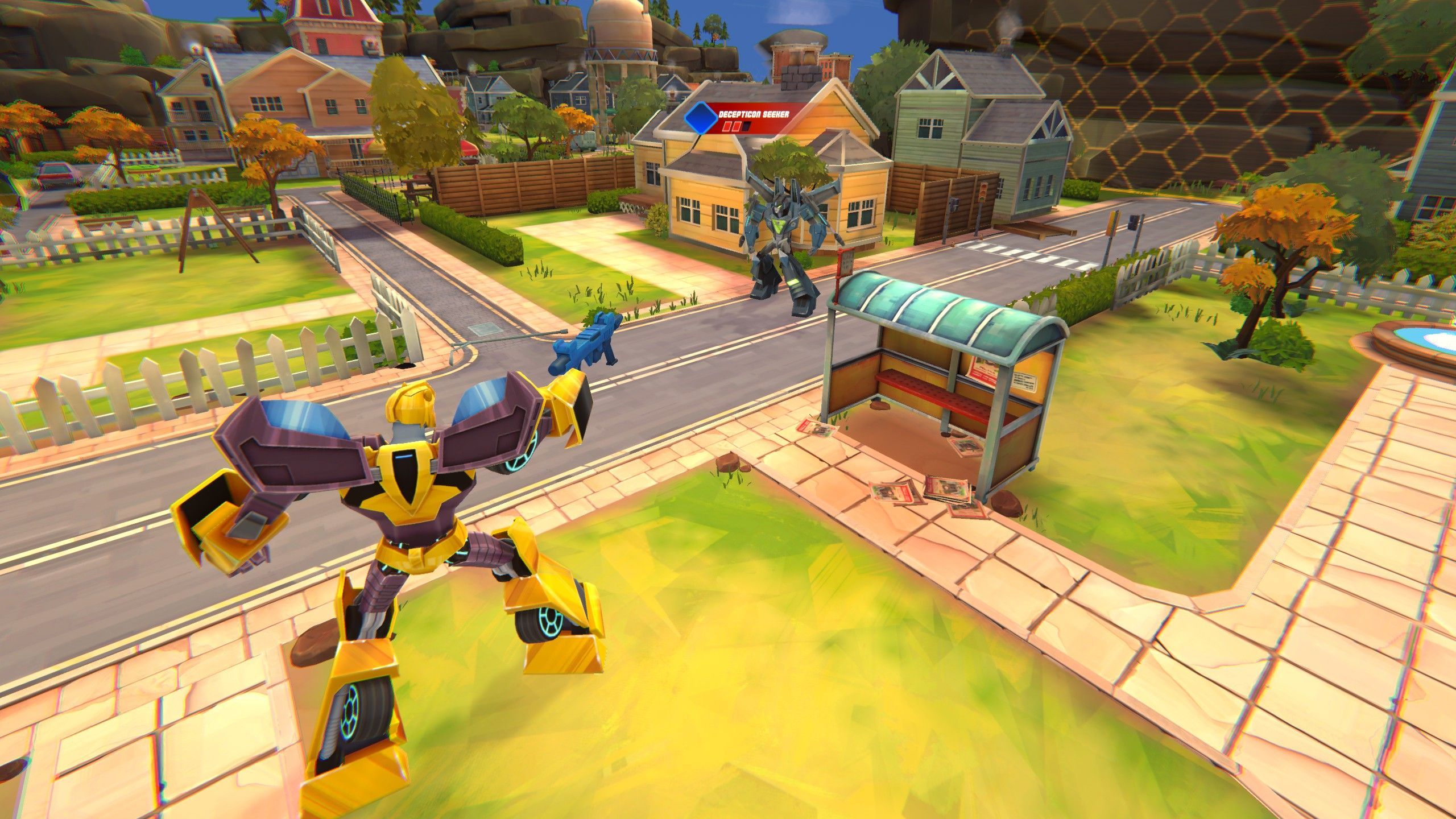Click the Decepticon Seeker name label

(x=755, y=115)
